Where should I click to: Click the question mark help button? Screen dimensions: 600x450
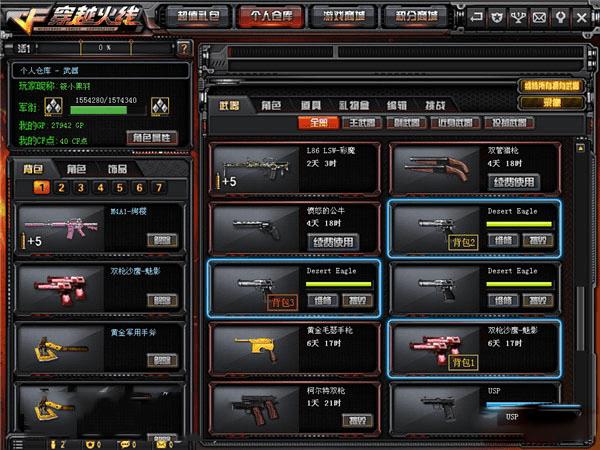tap(184, 47)
